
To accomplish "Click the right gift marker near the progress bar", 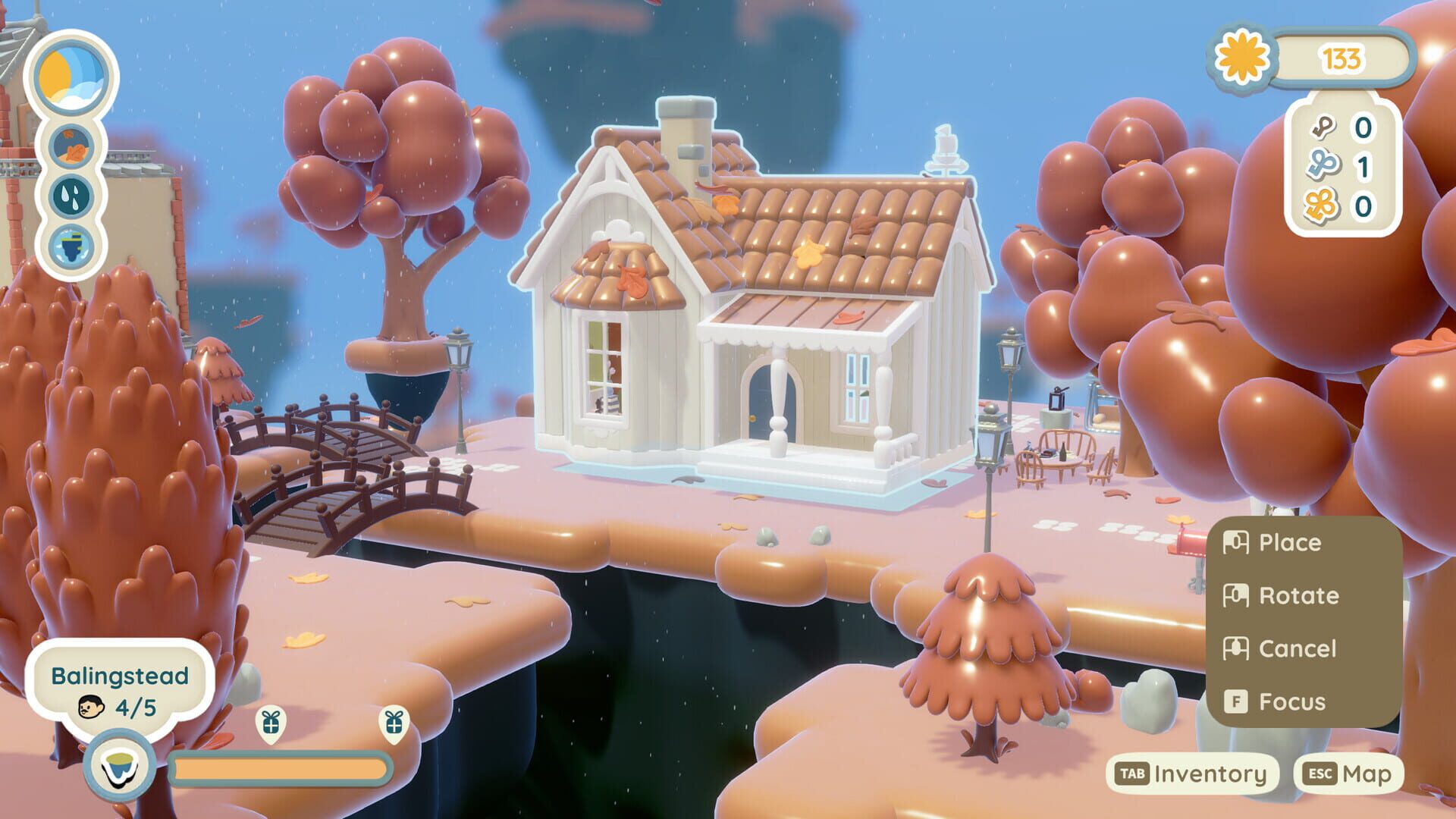I will [x=394, y=724].
